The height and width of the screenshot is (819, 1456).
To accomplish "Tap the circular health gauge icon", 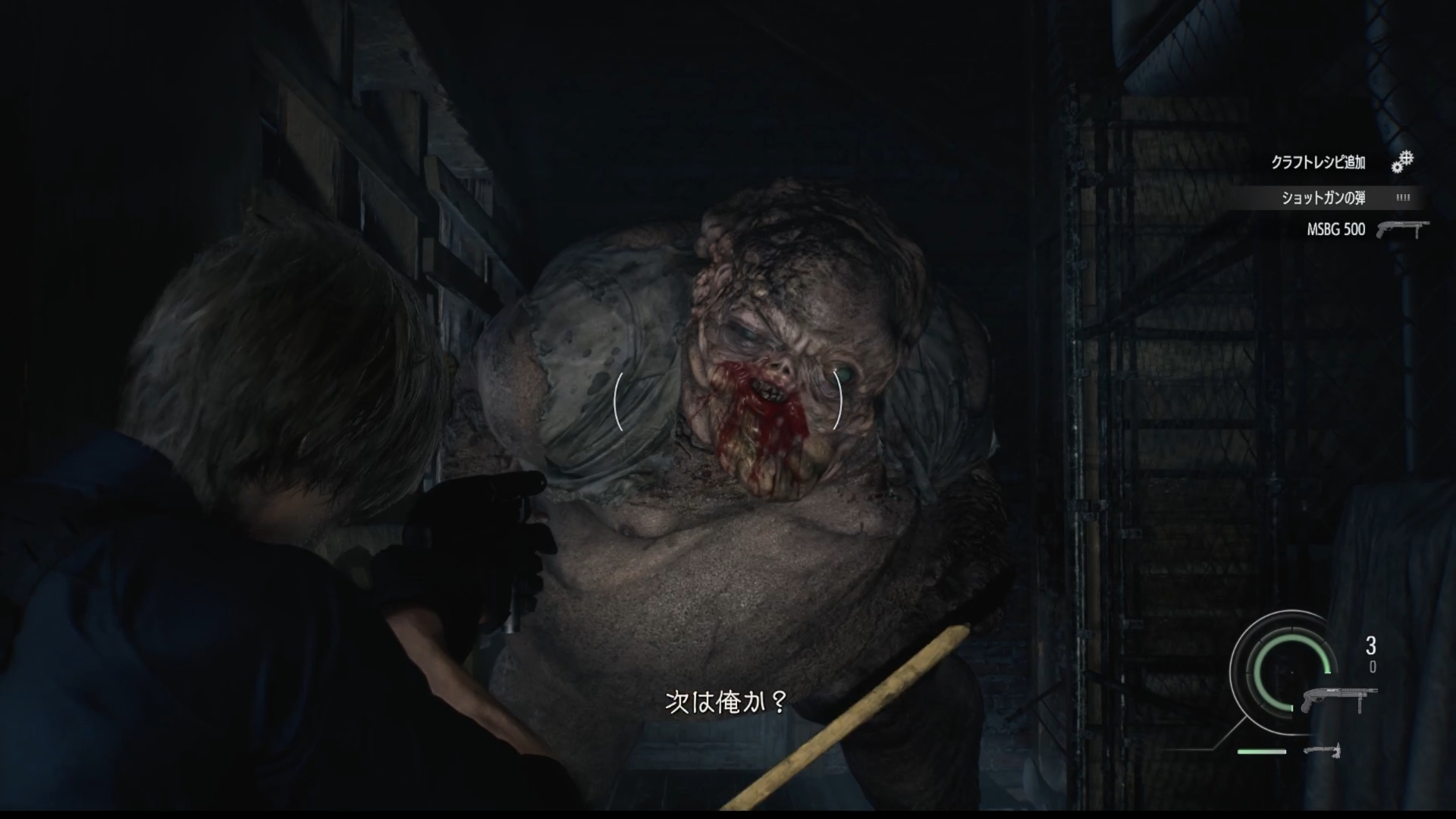I will pyautogui.click(x=1292, y=673).
